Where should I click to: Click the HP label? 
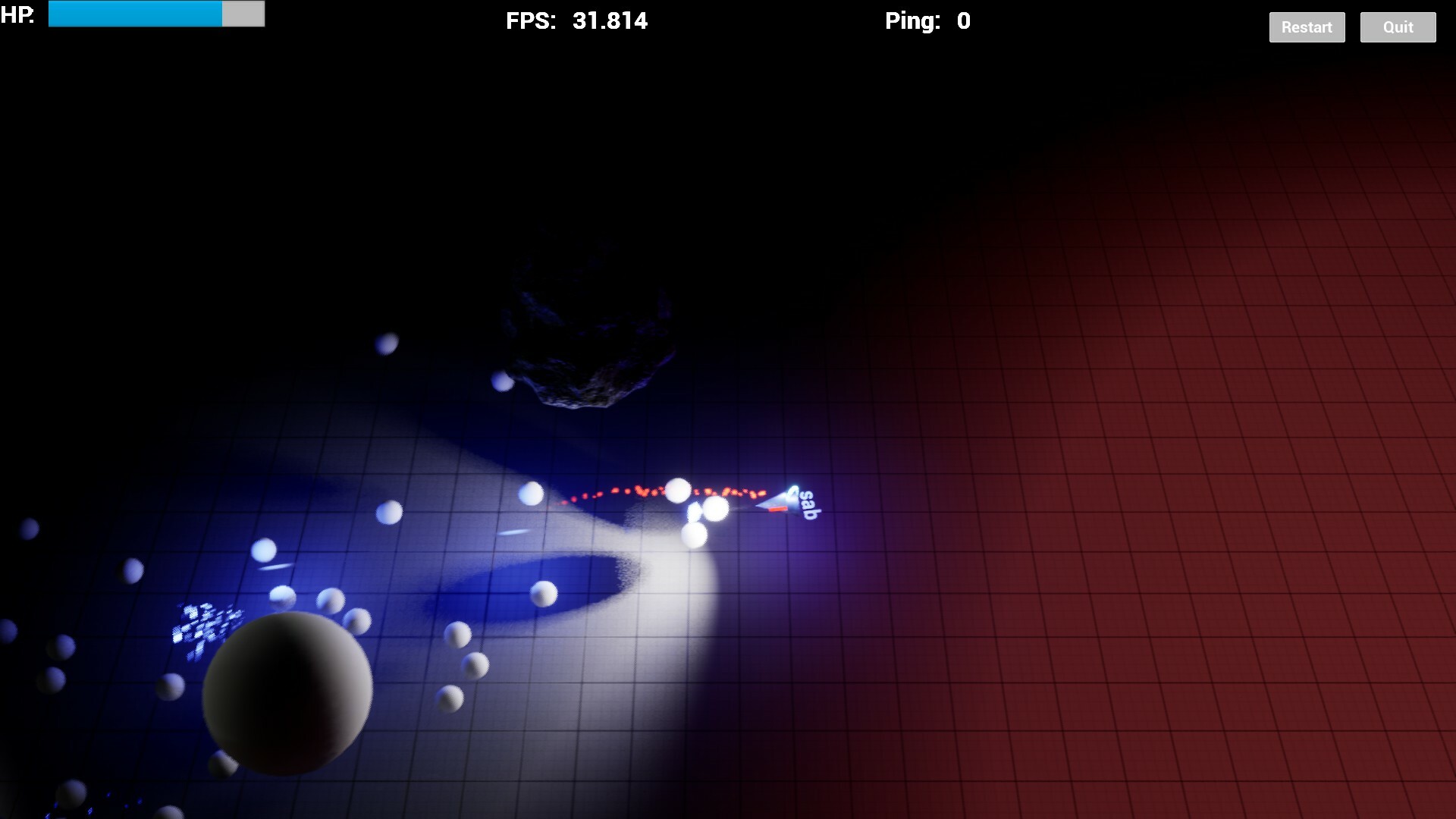(17, 14)
